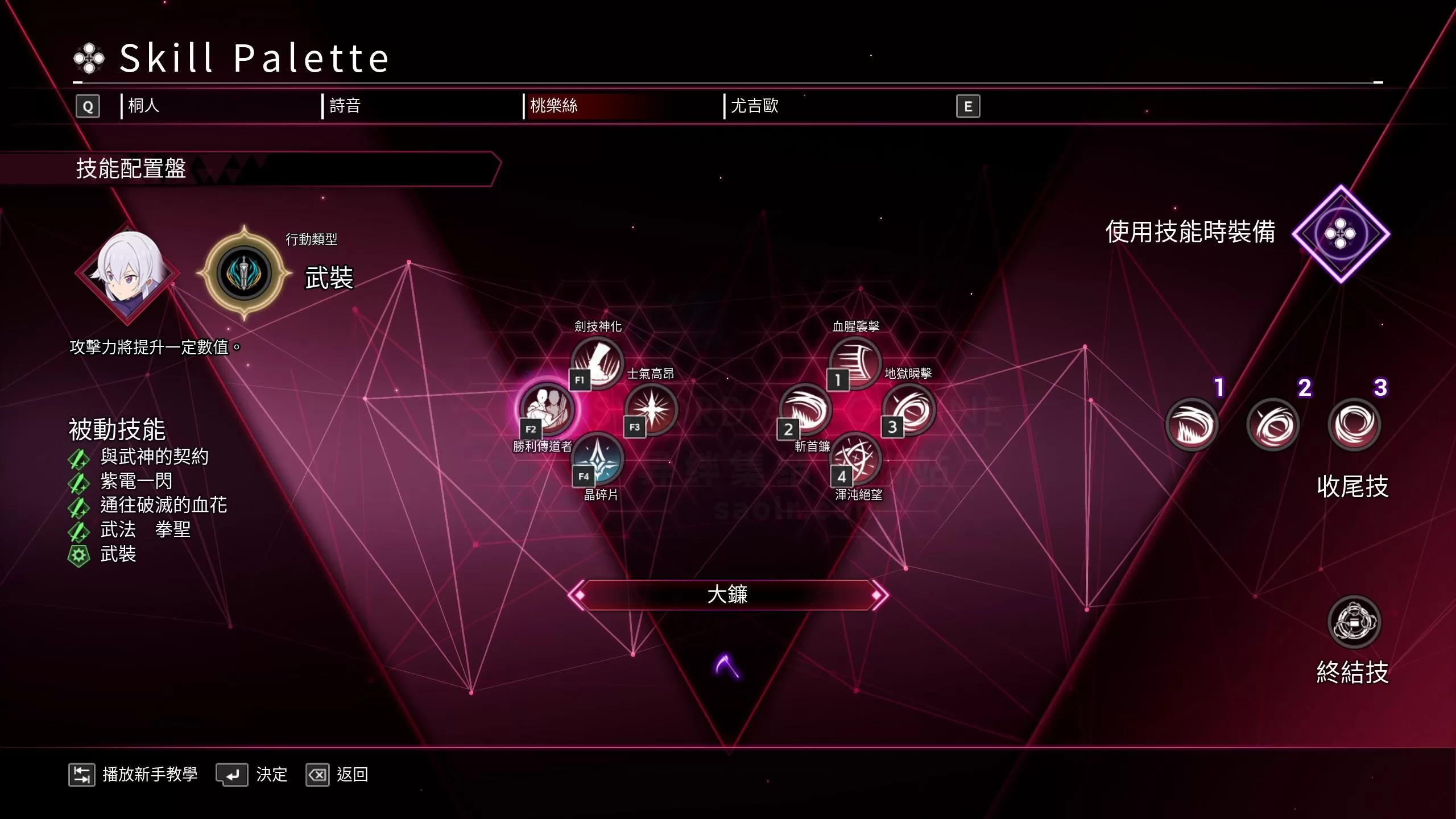
Task: Open the 終結技 ultimate skill slot
Action: (1354, 622)
